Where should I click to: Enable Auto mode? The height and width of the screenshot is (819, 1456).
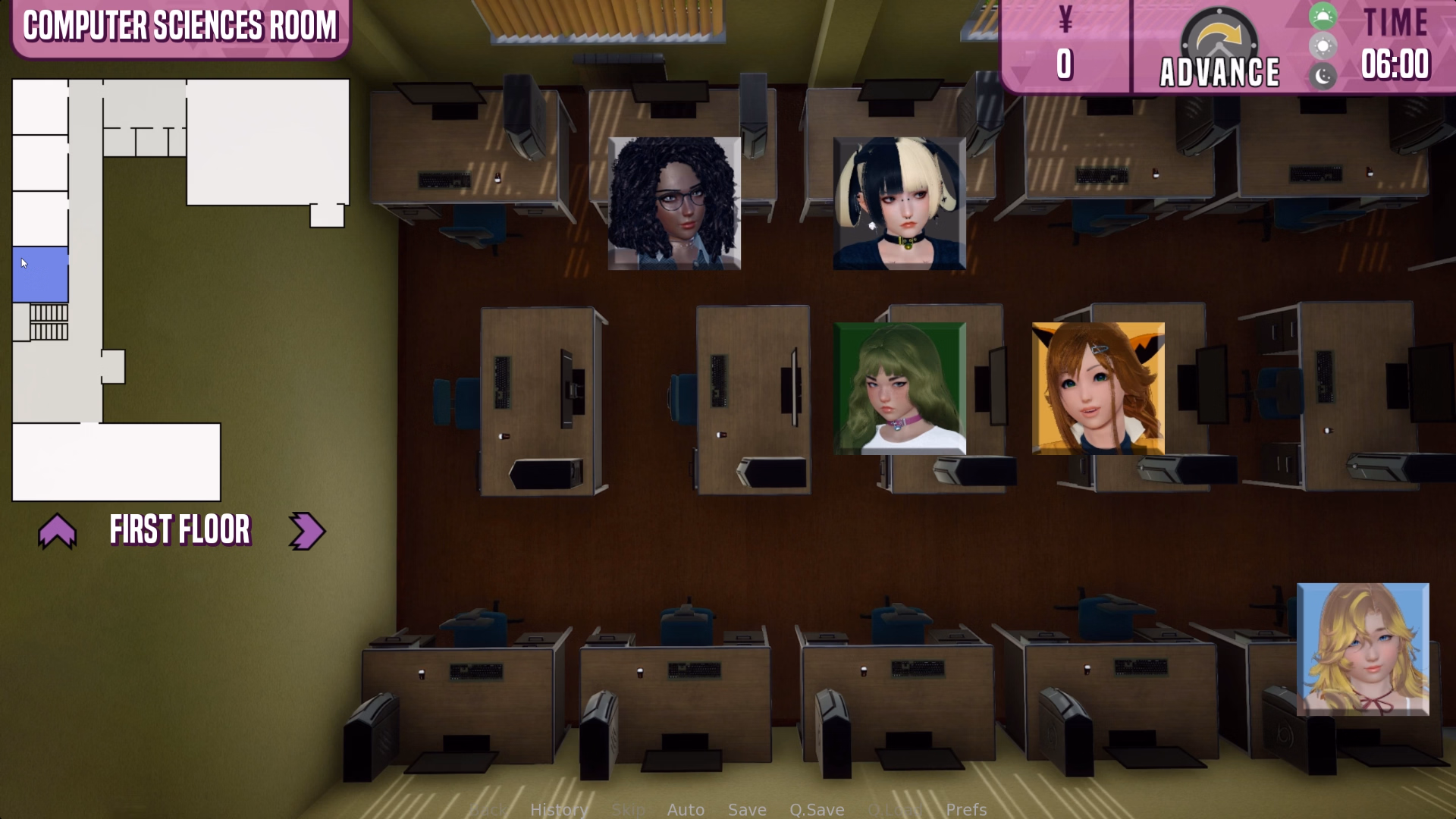tap(685, 809)
